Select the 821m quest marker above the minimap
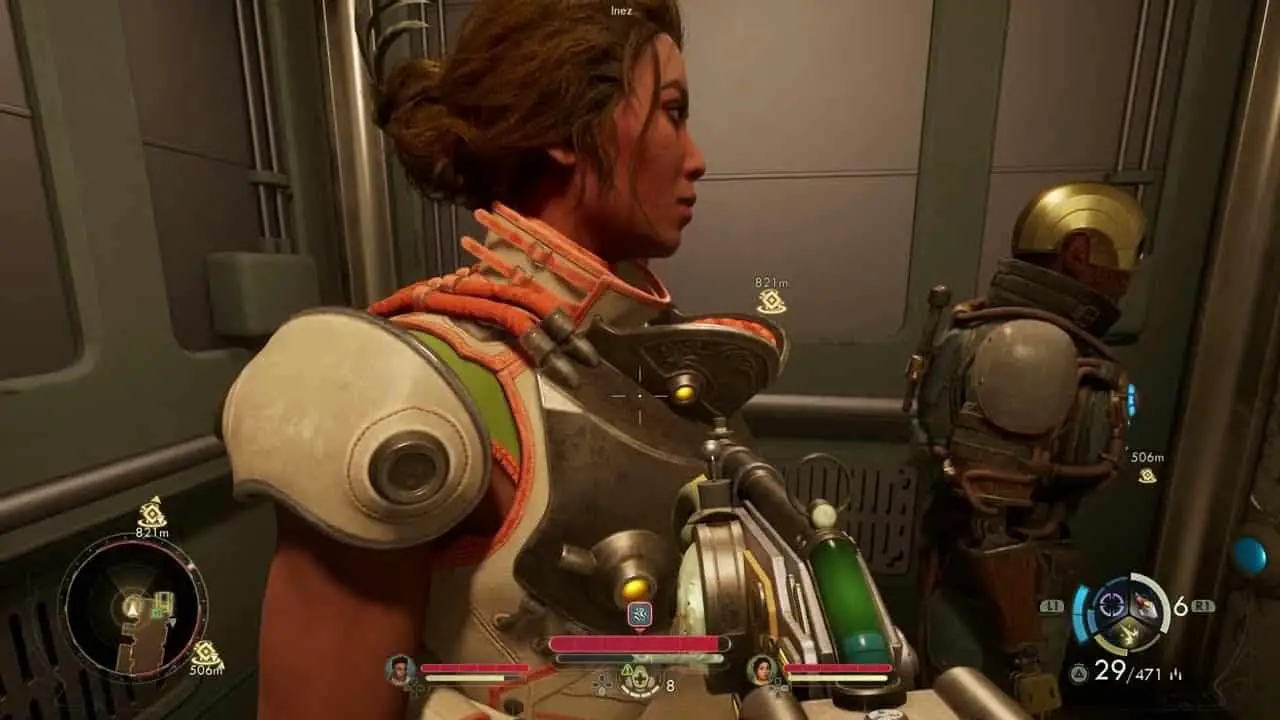This screenshot has width=1280, height=720. pos(152,513)
